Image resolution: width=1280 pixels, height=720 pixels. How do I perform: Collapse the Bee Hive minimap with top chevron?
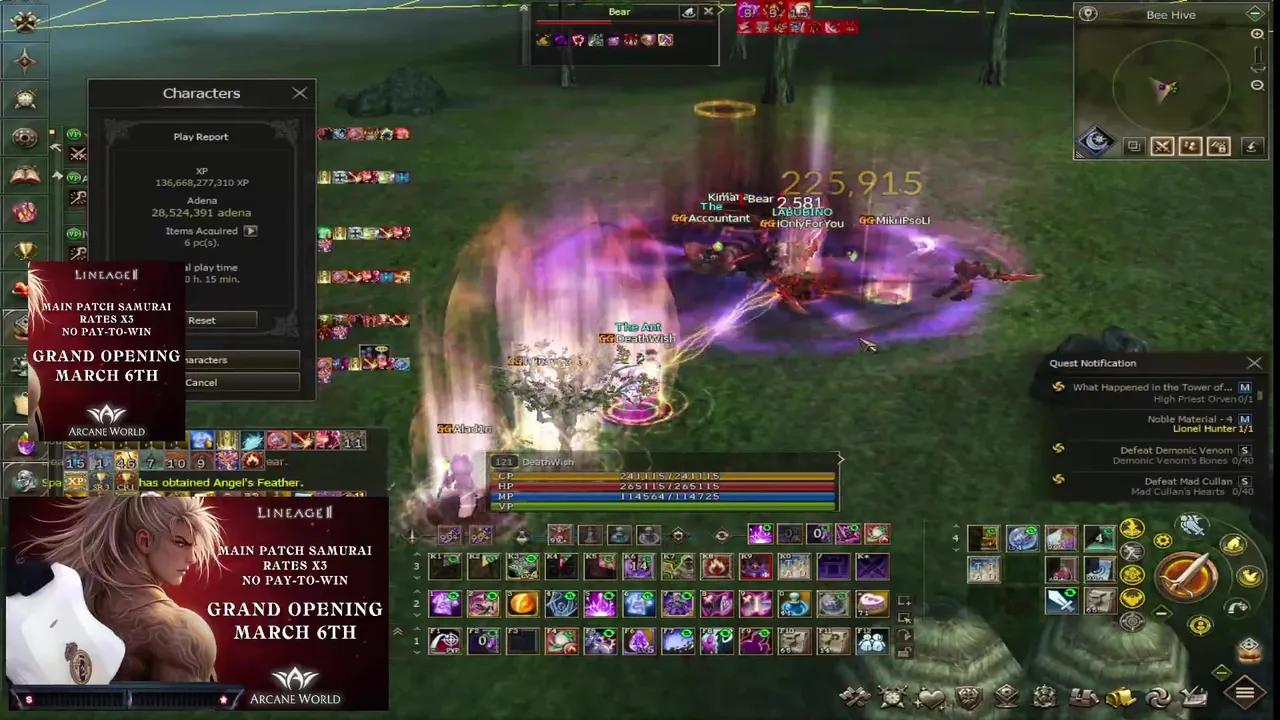point(1254,14)
